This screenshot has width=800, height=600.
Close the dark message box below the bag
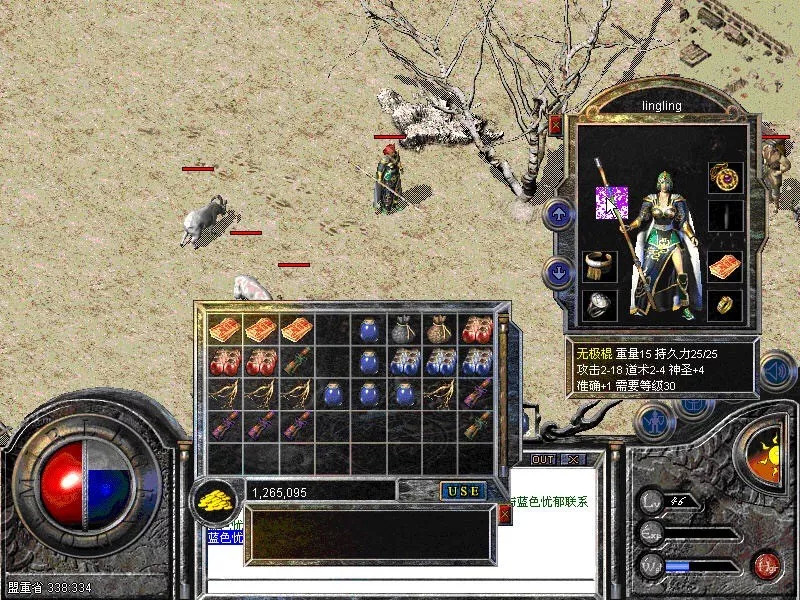505,514
